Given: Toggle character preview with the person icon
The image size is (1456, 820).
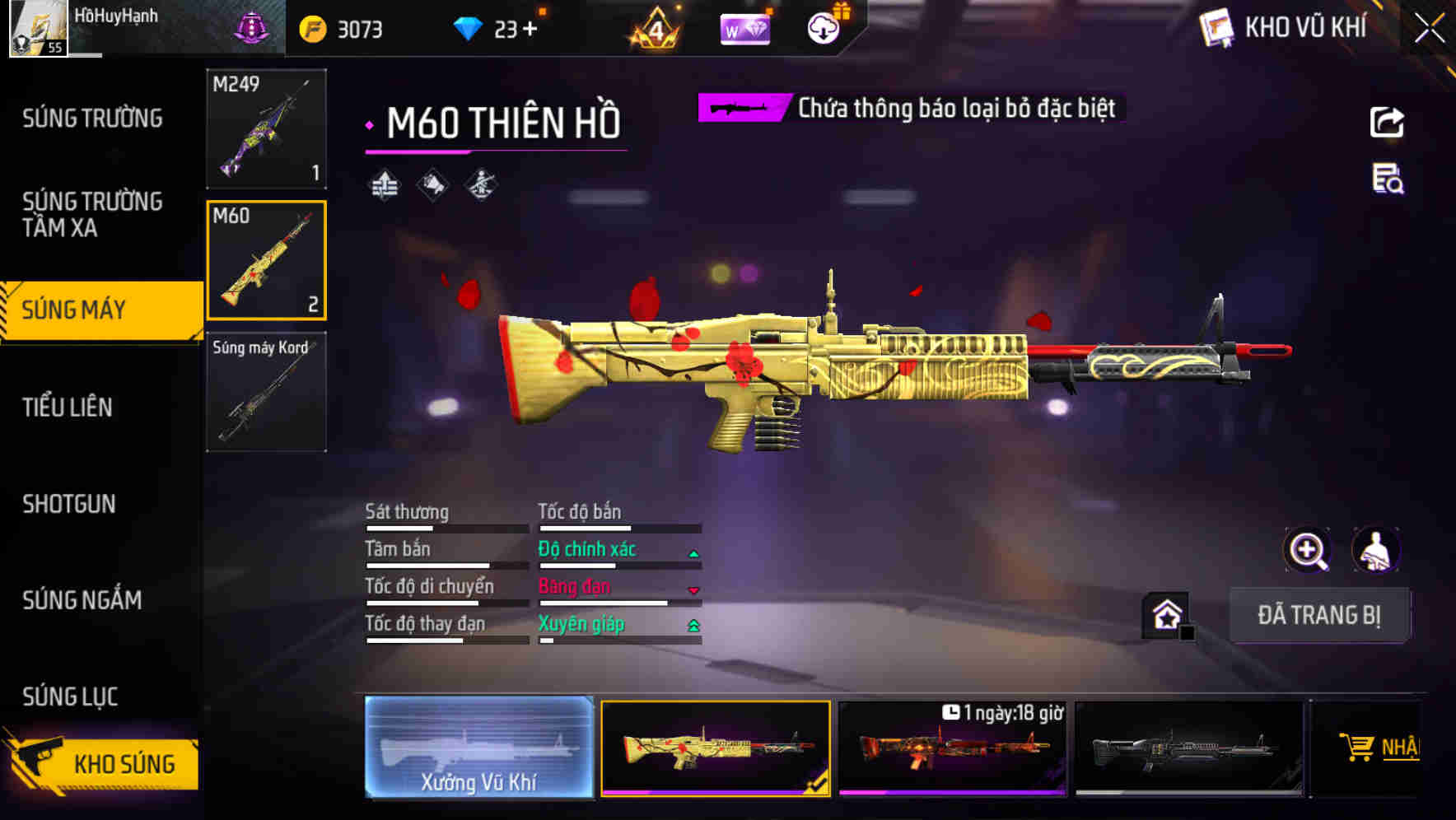Looking at the screenshot, I should (1378, 550).
